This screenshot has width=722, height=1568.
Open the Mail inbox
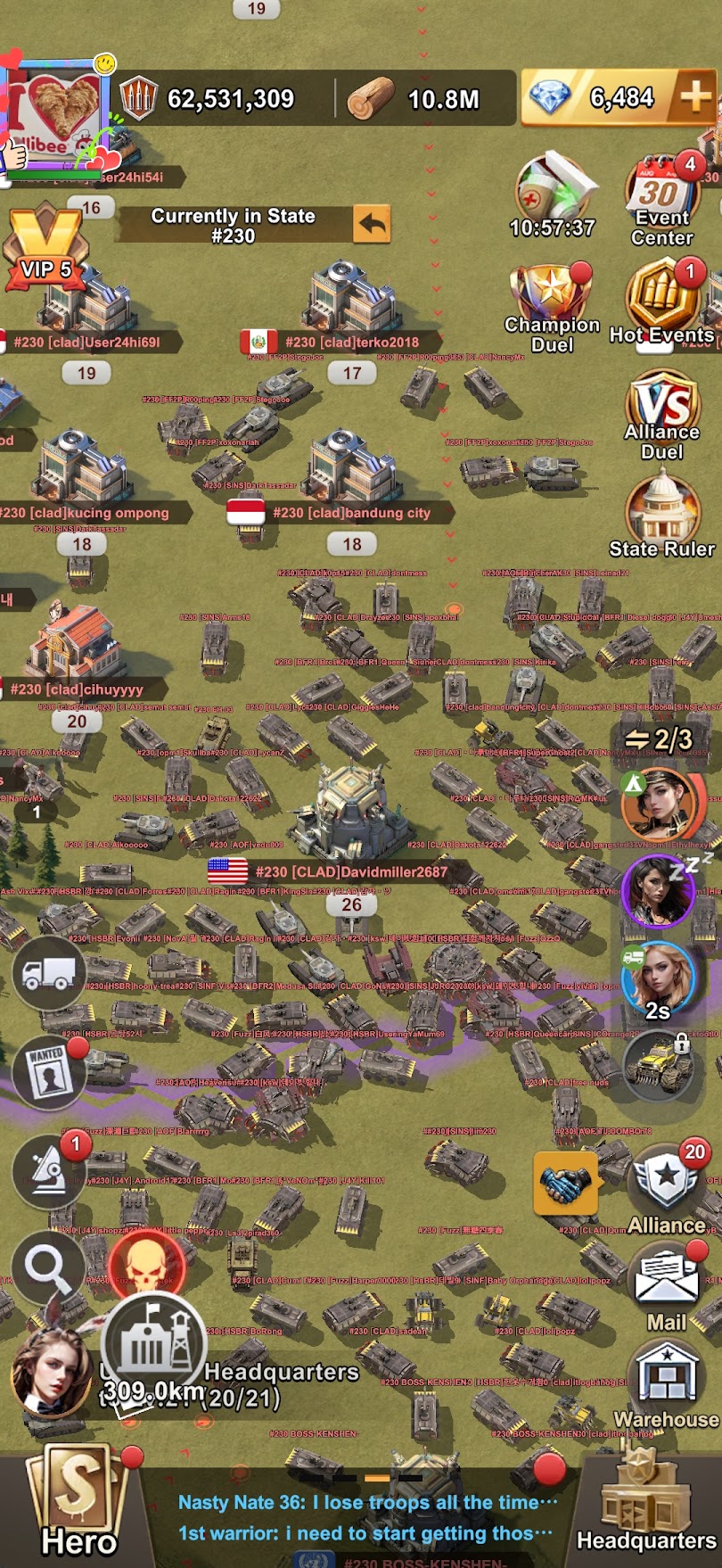point(667,1287)
